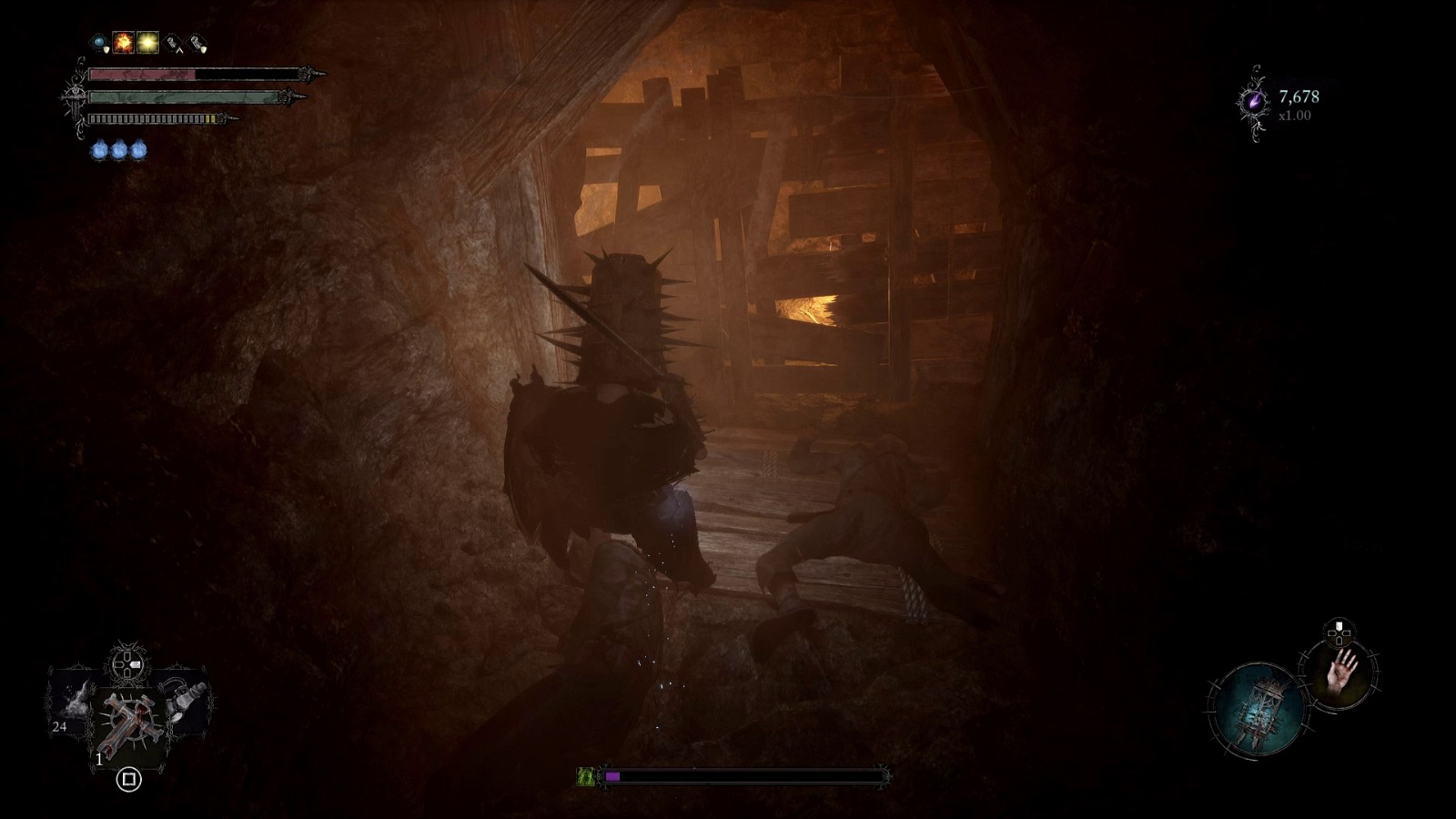This screenshot has width=1456, height=819.
Task: Click the second gauntlet status icon with shield
Action: (x=195, y=44)
